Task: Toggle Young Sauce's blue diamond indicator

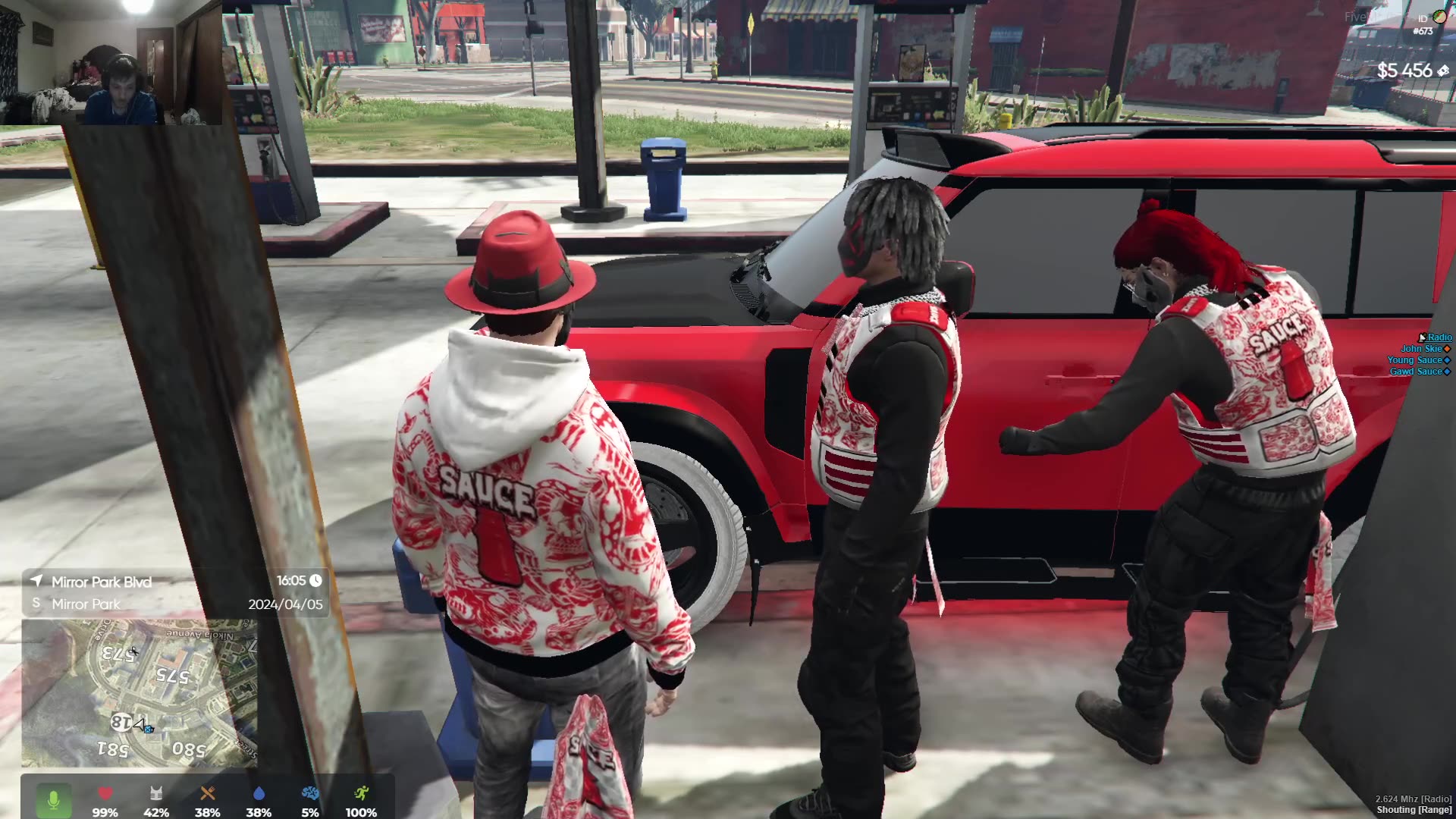Action: [x=1447, y=360]
